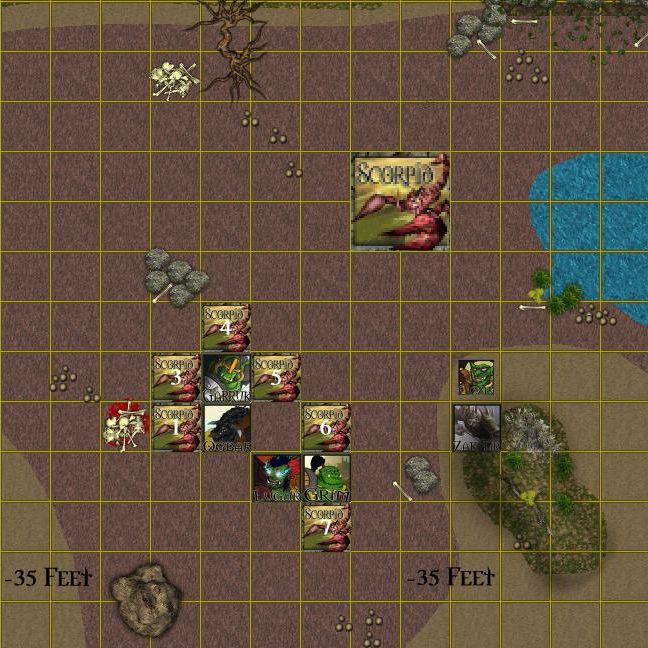Viewport: 648px width, 648px height.
Task: Select the Zakrin character token
Action: [476, 427]
